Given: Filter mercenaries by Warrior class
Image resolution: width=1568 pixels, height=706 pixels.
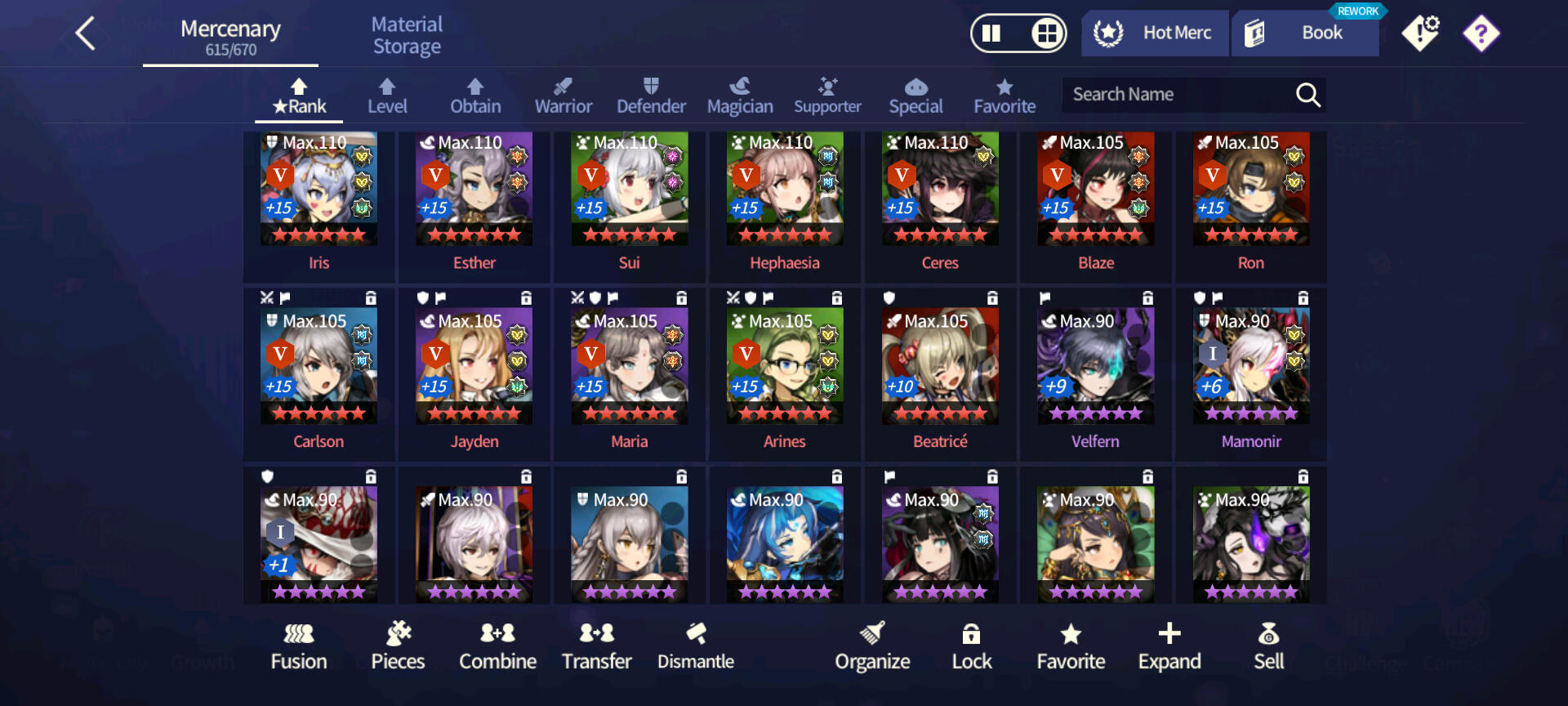Looking at the screenshot, I should (x=563, y=96).
